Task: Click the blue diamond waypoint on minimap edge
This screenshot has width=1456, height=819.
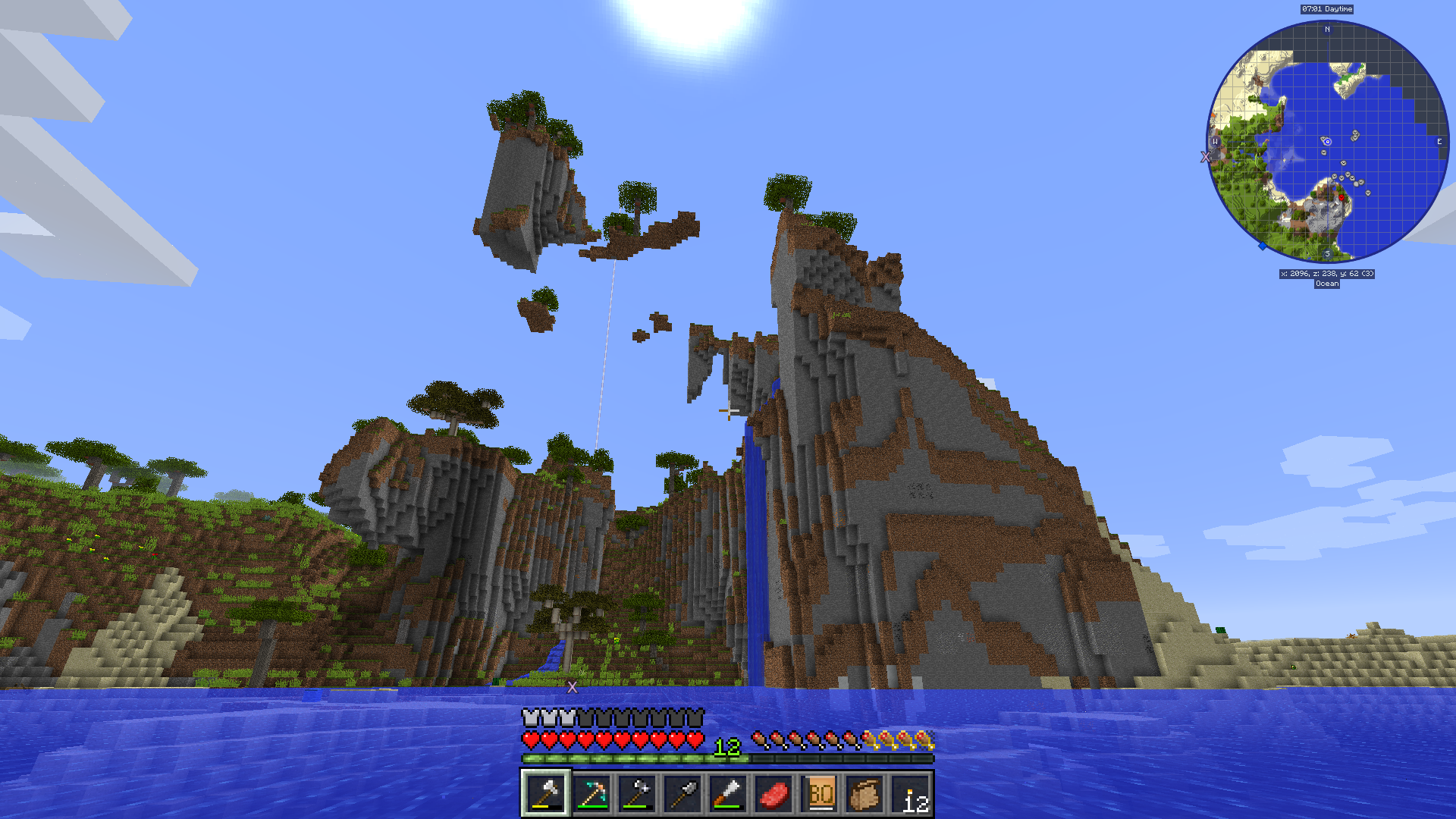Action: (1263, 246)
